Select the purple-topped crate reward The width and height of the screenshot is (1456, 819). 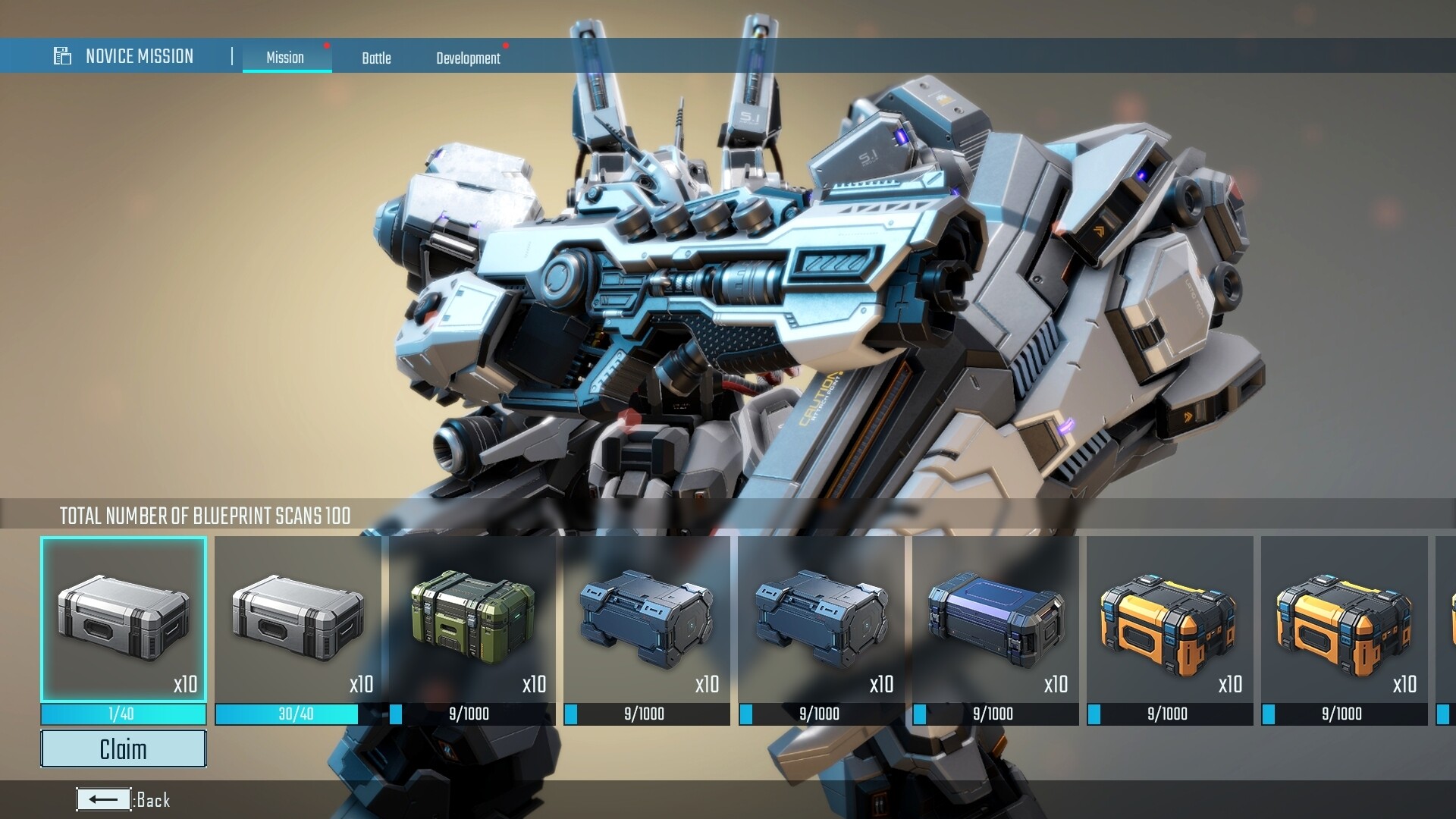[996, 619]
